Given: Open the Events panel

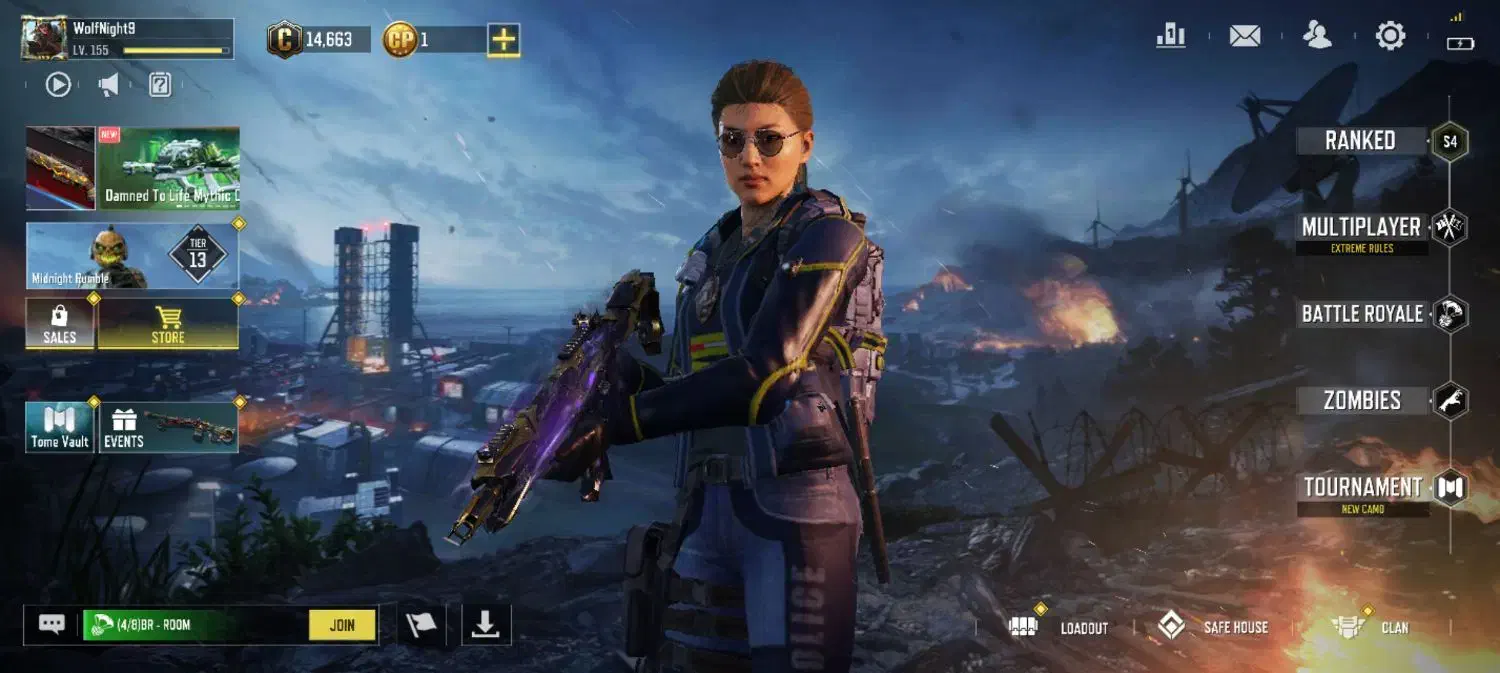Looking at the screenshot, I should (x=168, y=427).
